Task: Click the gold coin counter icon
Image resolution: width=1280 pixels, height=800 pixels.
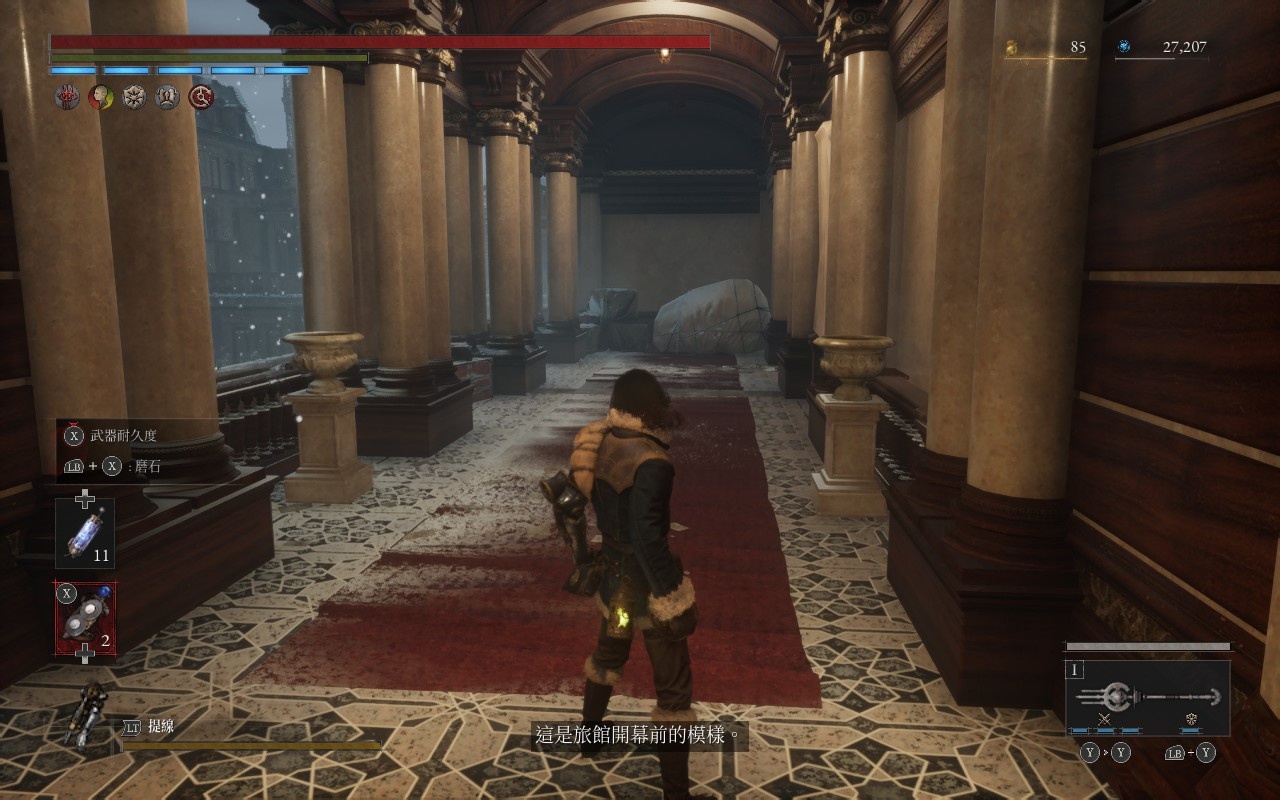Action: click(x=1012, y=47)
